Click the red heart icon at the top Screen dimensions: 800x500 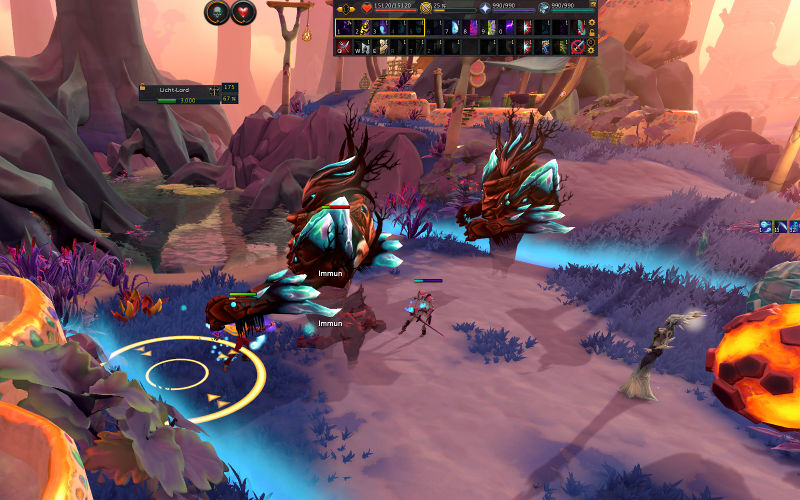(x=244, y=13)
